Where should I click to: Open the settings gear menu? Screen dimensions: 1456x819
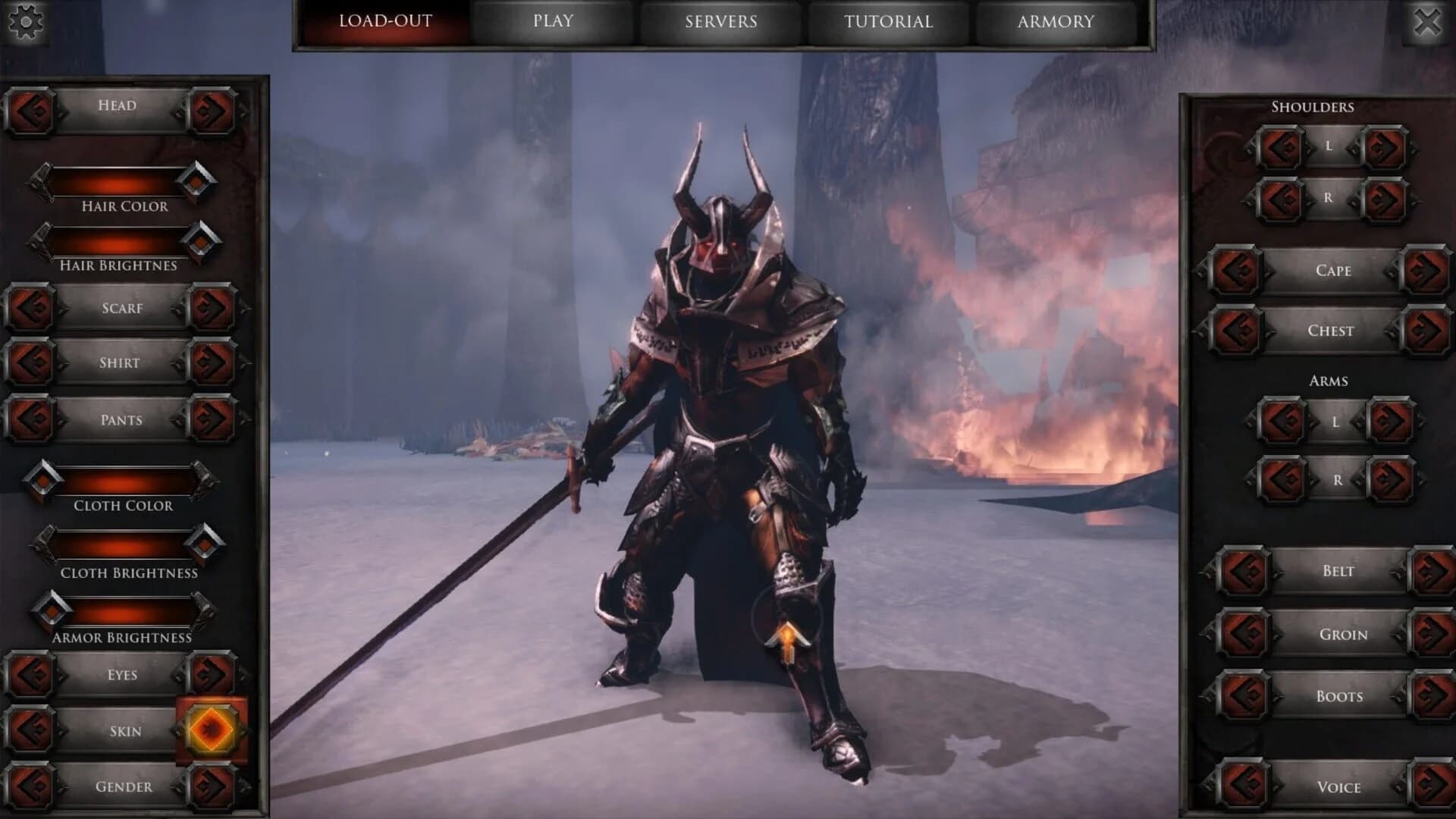pyautogui.click(x=25, y=23)
